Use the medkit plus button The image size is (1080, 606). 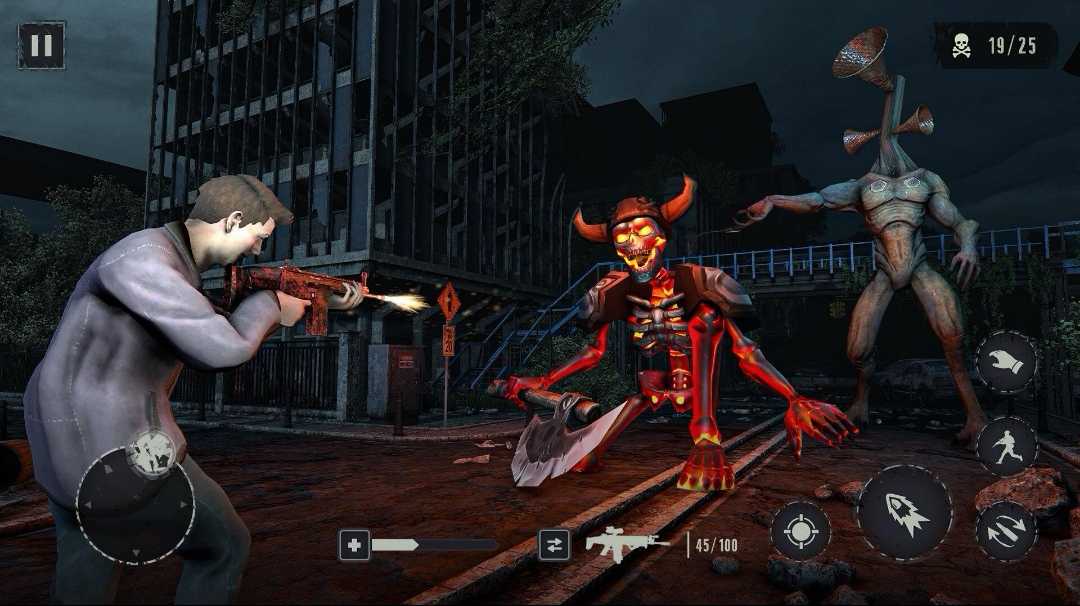point(354,544)
